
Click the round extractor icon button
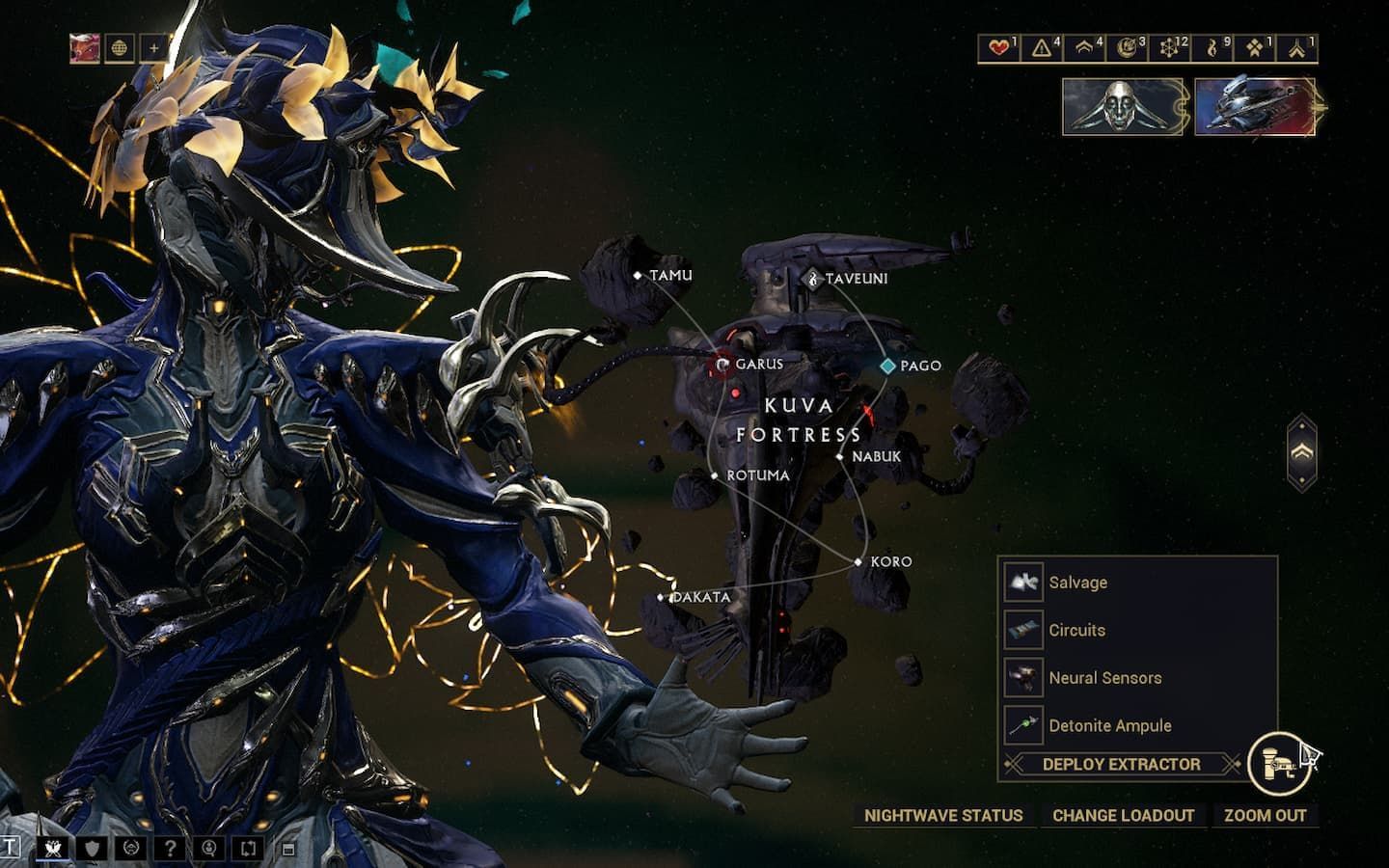[1278, 764]
